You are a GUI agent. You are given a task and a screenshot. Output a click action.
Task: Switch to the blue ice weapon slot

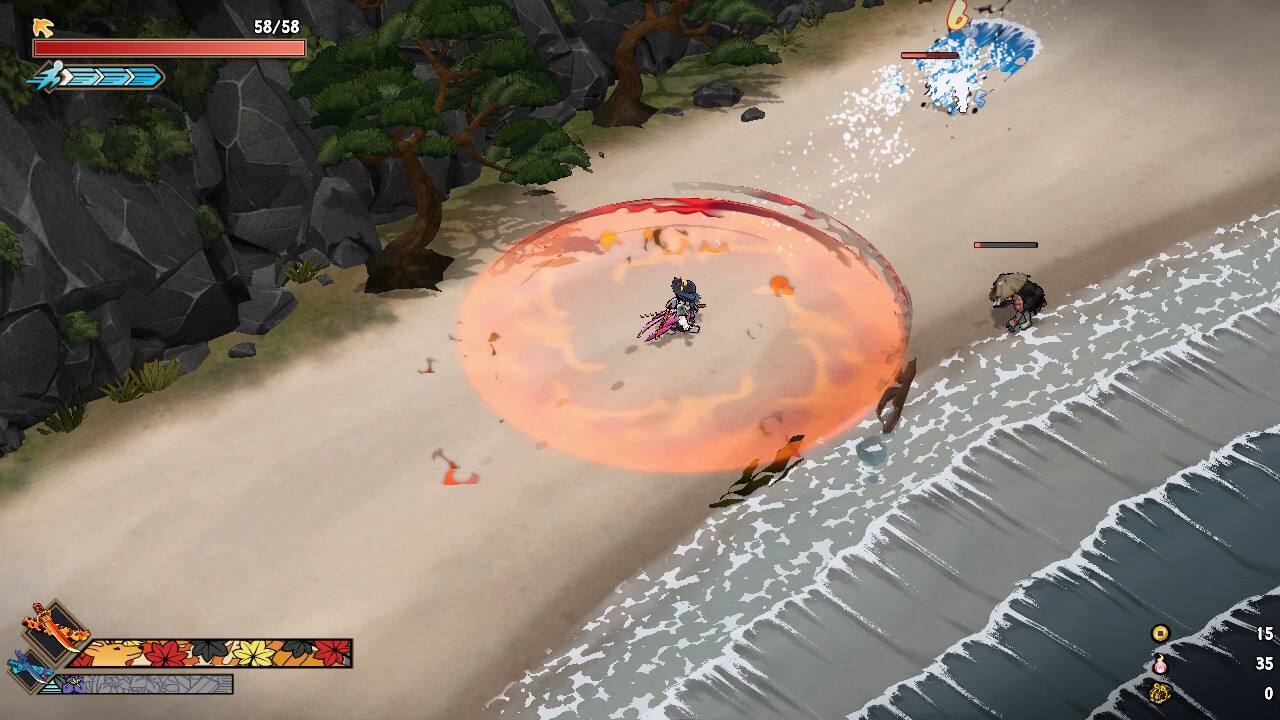(x=29, y=666)
